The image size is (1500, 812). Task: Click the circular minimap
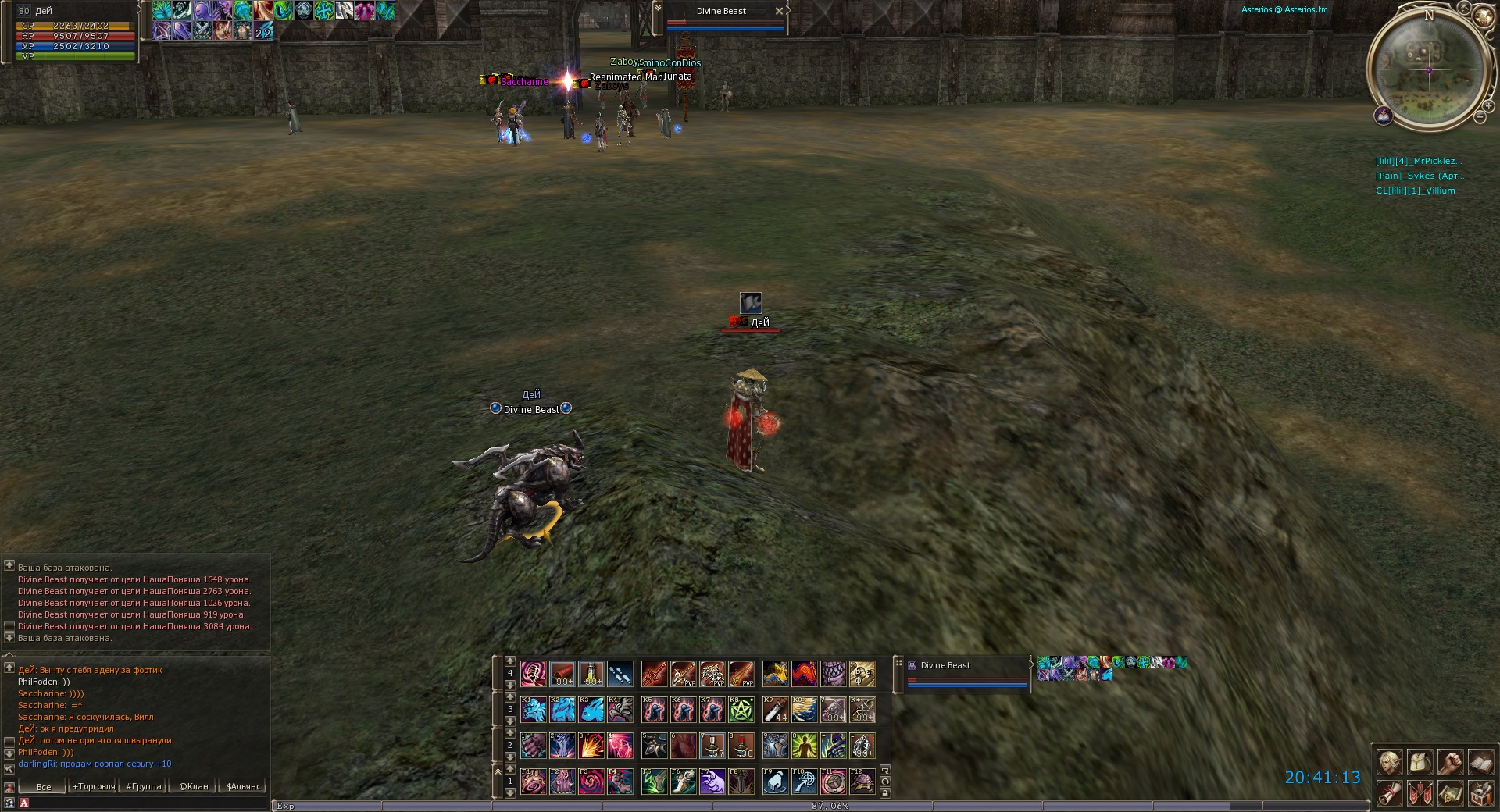point(1428,69)
